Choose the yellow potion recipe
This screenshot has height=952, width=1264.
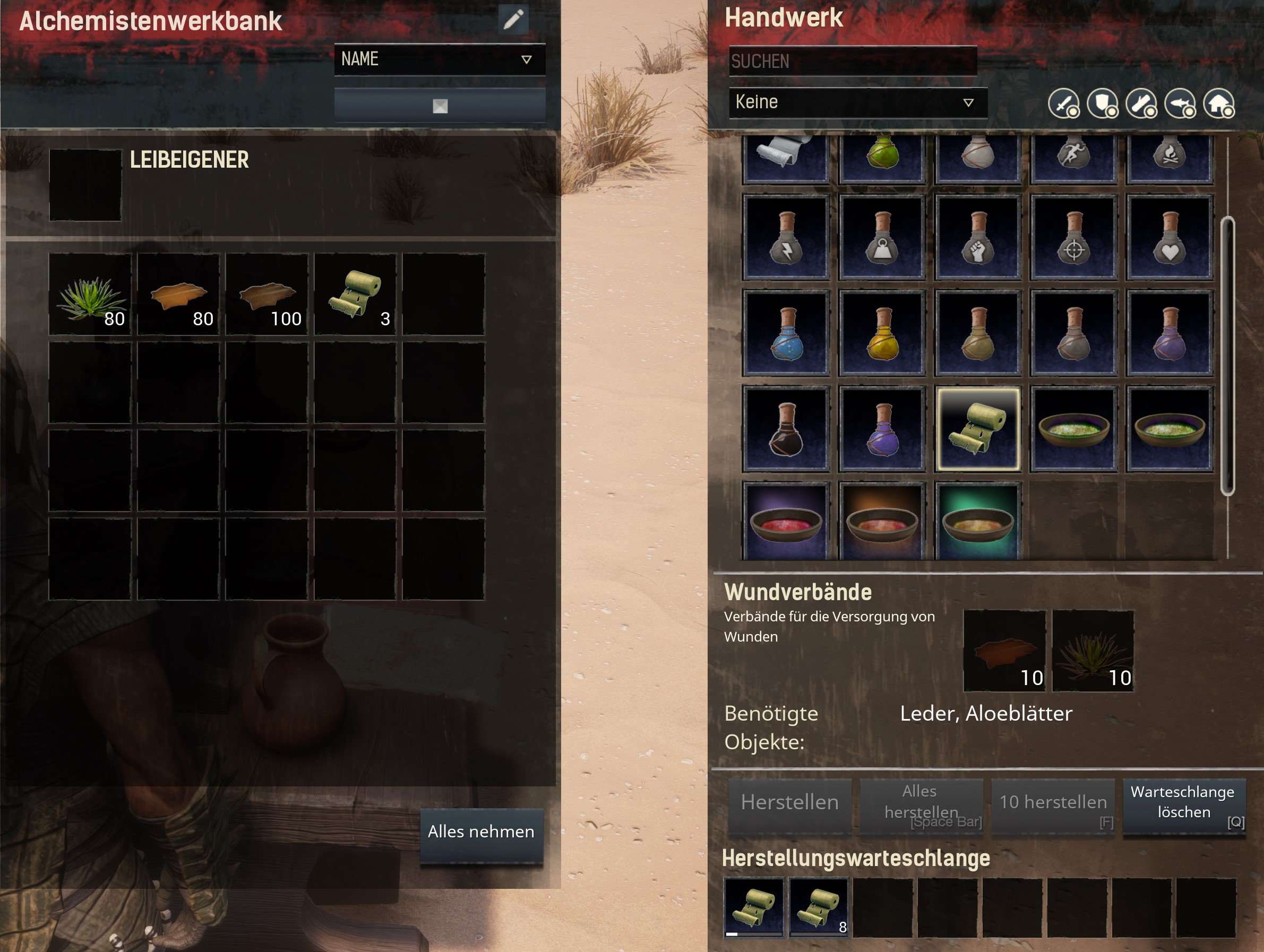pyautogui.click(x=882, y=333)
